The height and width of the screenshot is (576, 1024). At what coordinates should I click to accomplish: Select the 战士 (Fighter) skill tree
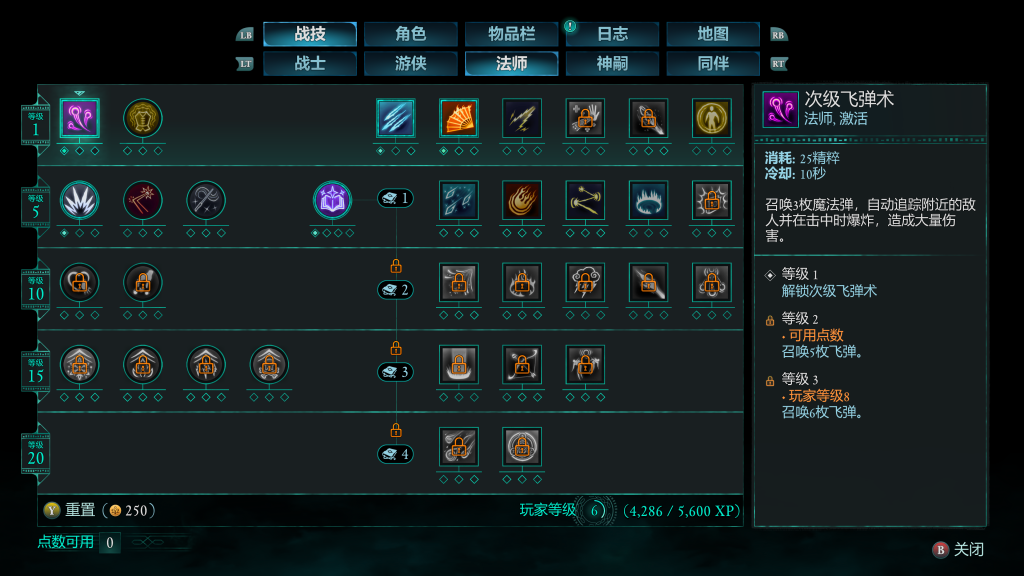click(x=310, y=64)
